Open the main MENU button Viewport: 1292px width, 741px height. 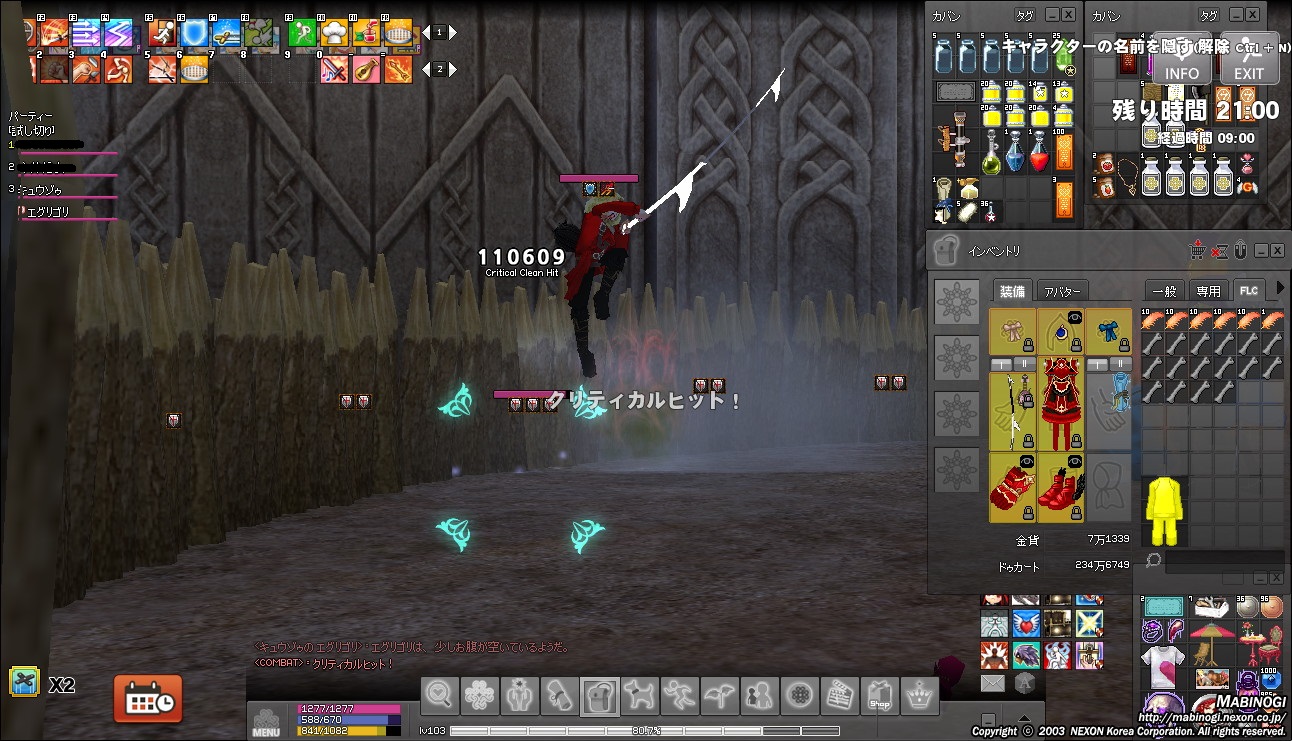coord(266,721)
